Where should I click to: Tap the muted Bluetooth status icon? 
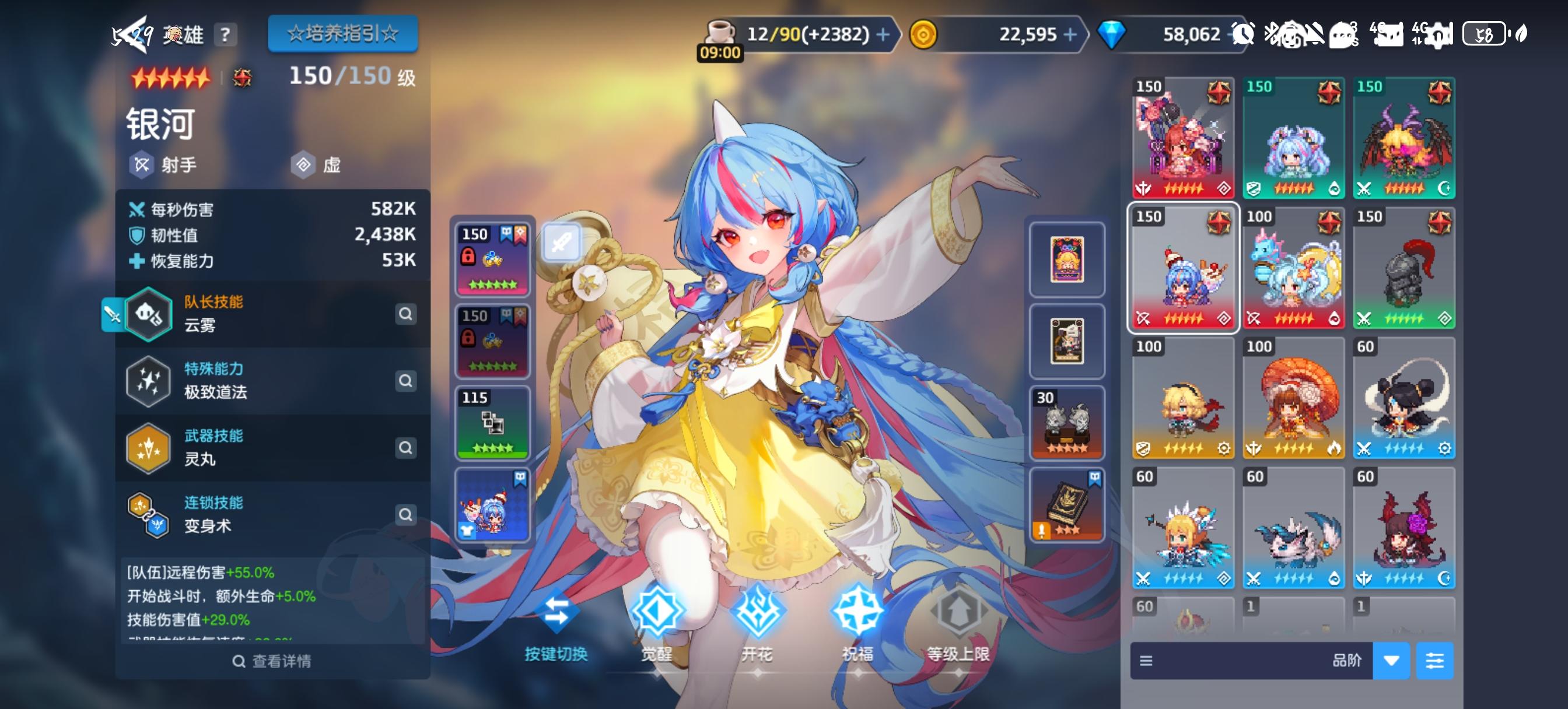click(1272, 33)
